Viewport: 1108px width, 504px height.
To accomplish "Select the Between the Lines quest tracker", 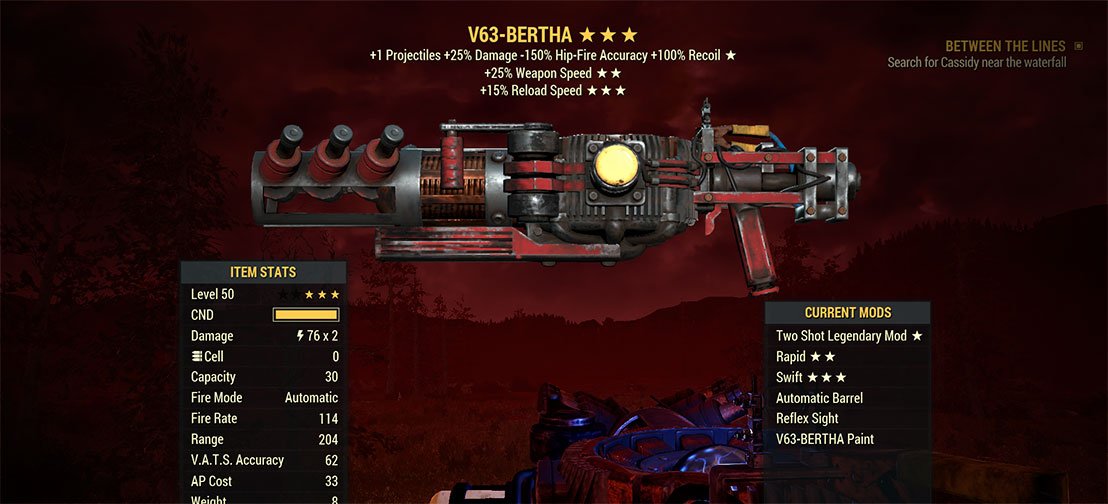I will (1005, 47).
